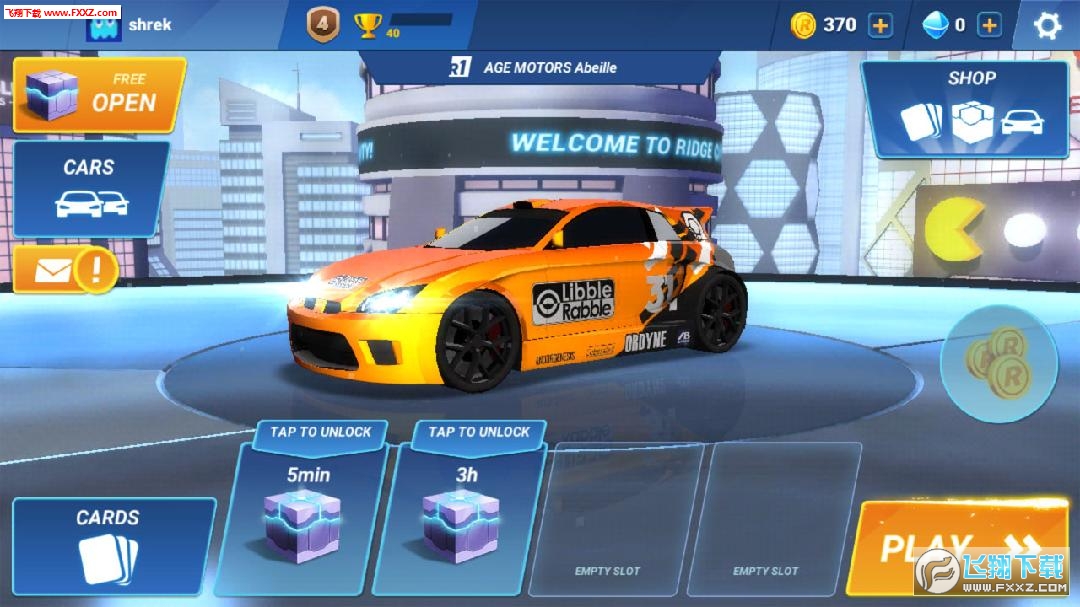Add more blue gems with plus button
1080x607 pixels.
point(989,25)
